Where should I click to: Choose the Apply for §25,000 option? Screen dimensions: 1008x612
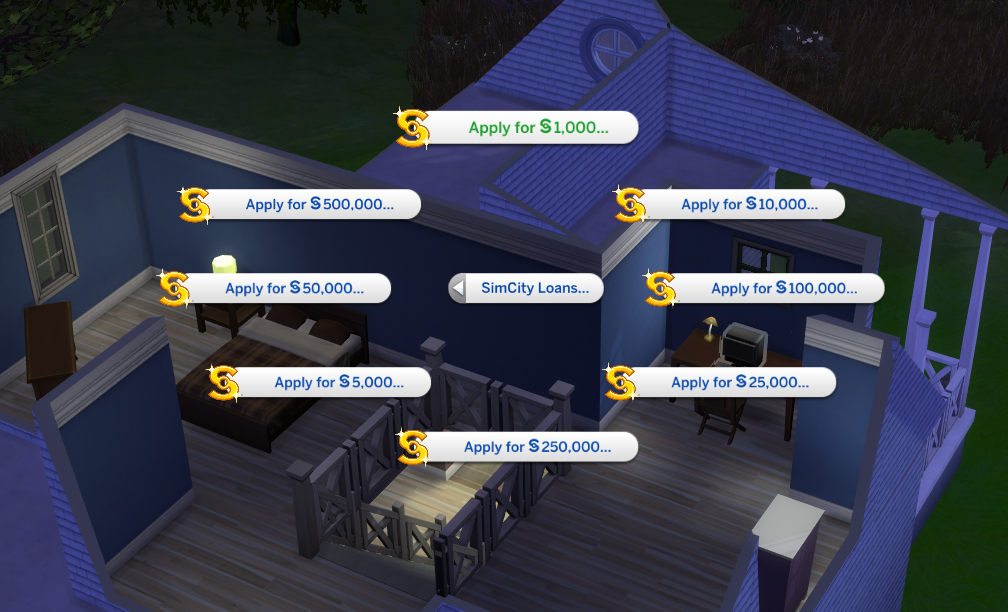739,382
